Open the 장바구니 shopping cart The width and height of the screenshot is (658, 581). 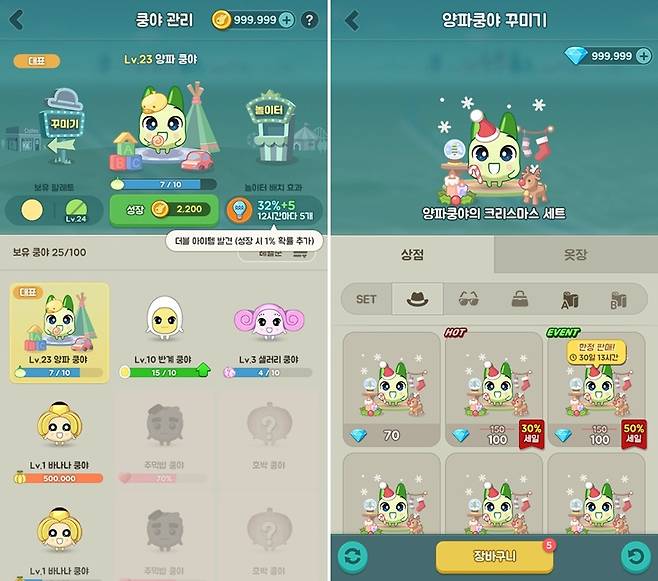click(494, 558)
